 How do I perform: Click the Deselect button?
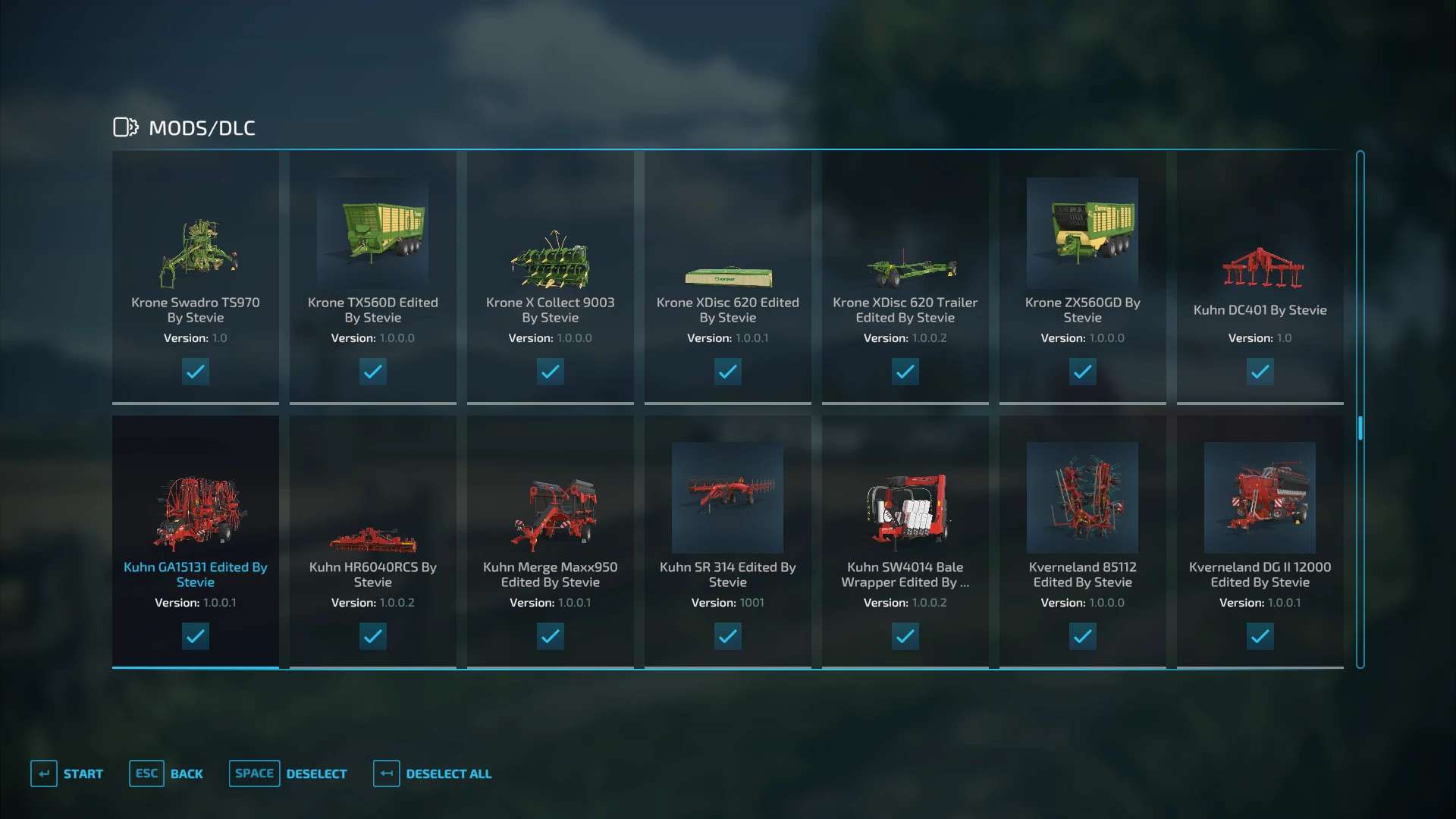(288, 773)
